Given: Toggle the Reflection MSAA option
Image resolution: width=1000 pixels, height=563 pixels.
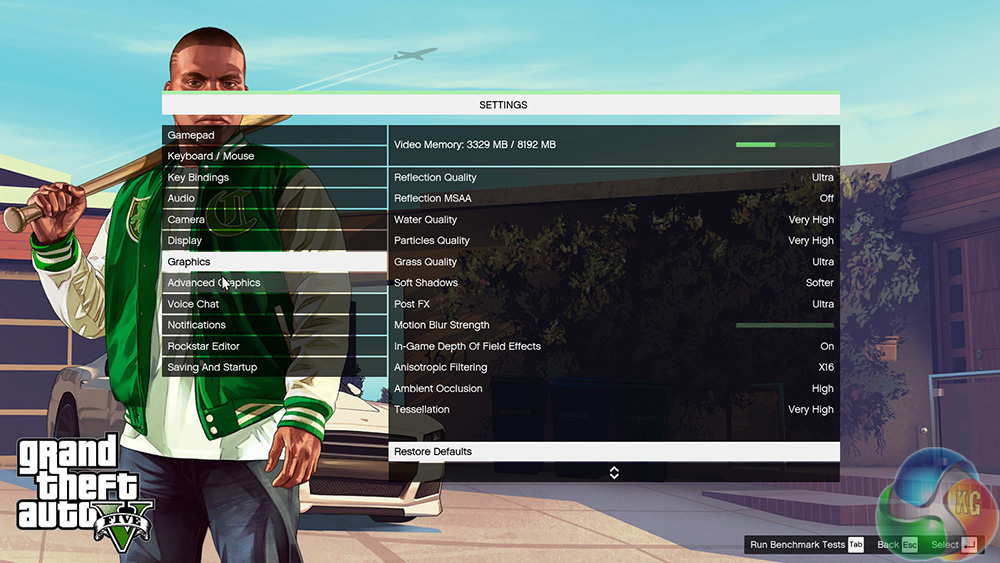Looking at the screenshot, I should [613, 198].
